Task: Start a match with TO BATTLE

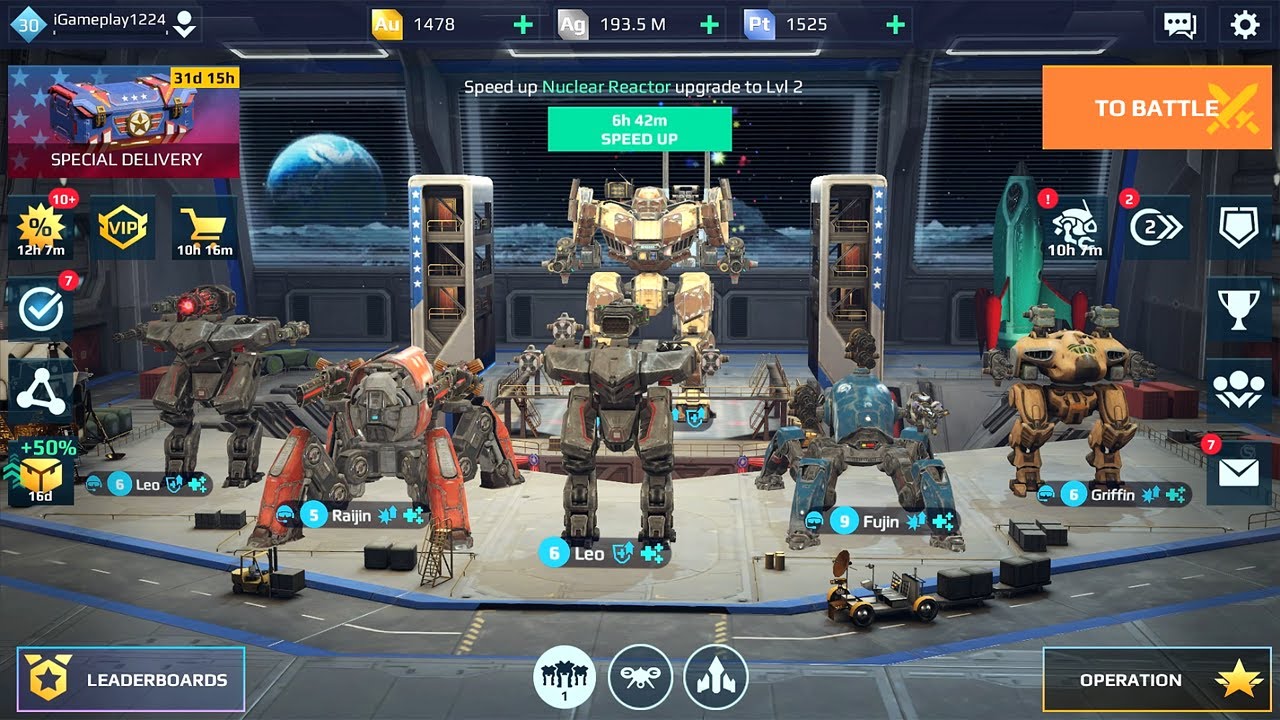Action: coord(1159,107)
